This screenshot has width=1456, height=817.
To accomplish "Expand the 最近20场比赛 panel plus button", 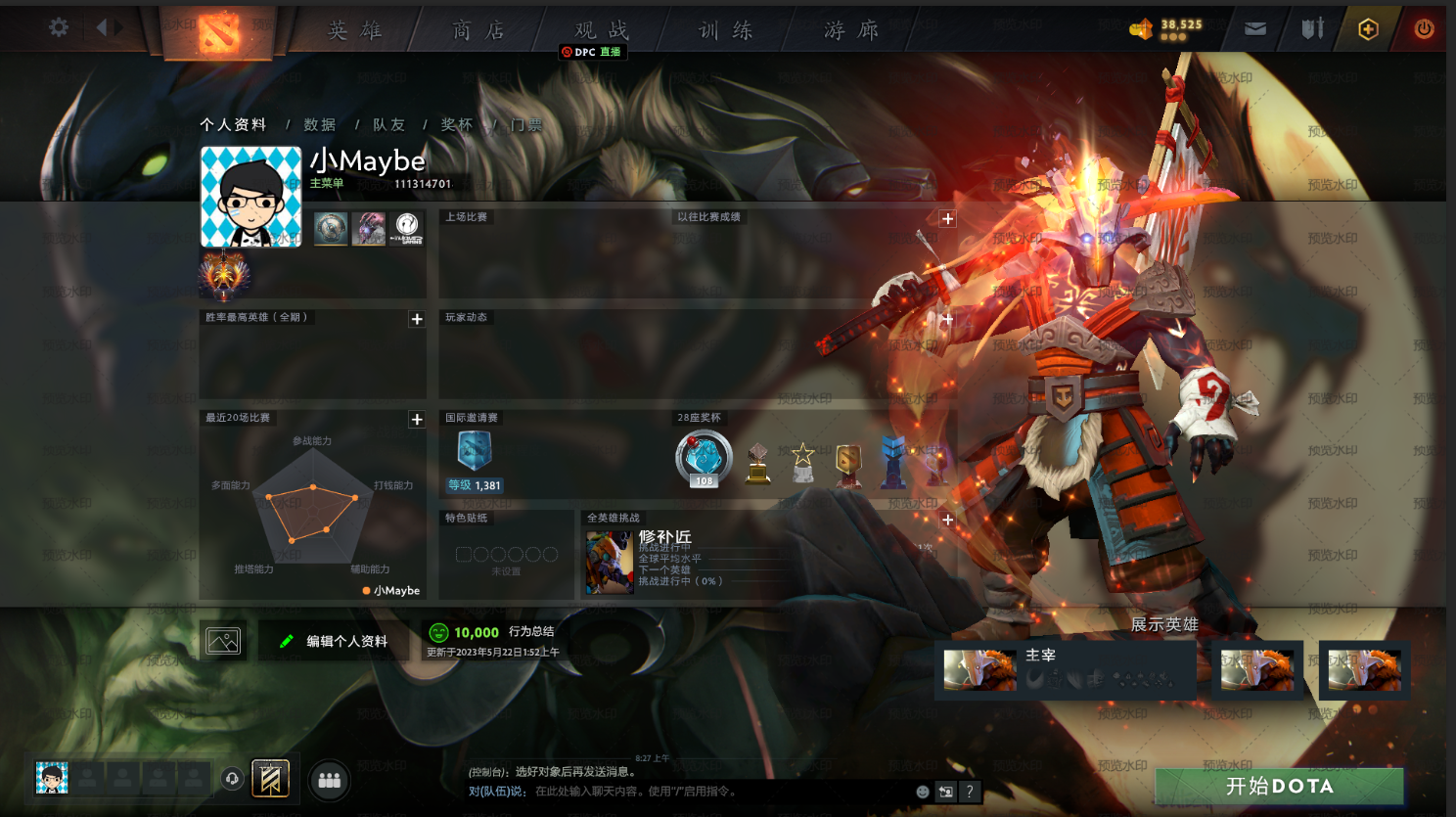I will (417, 420).
